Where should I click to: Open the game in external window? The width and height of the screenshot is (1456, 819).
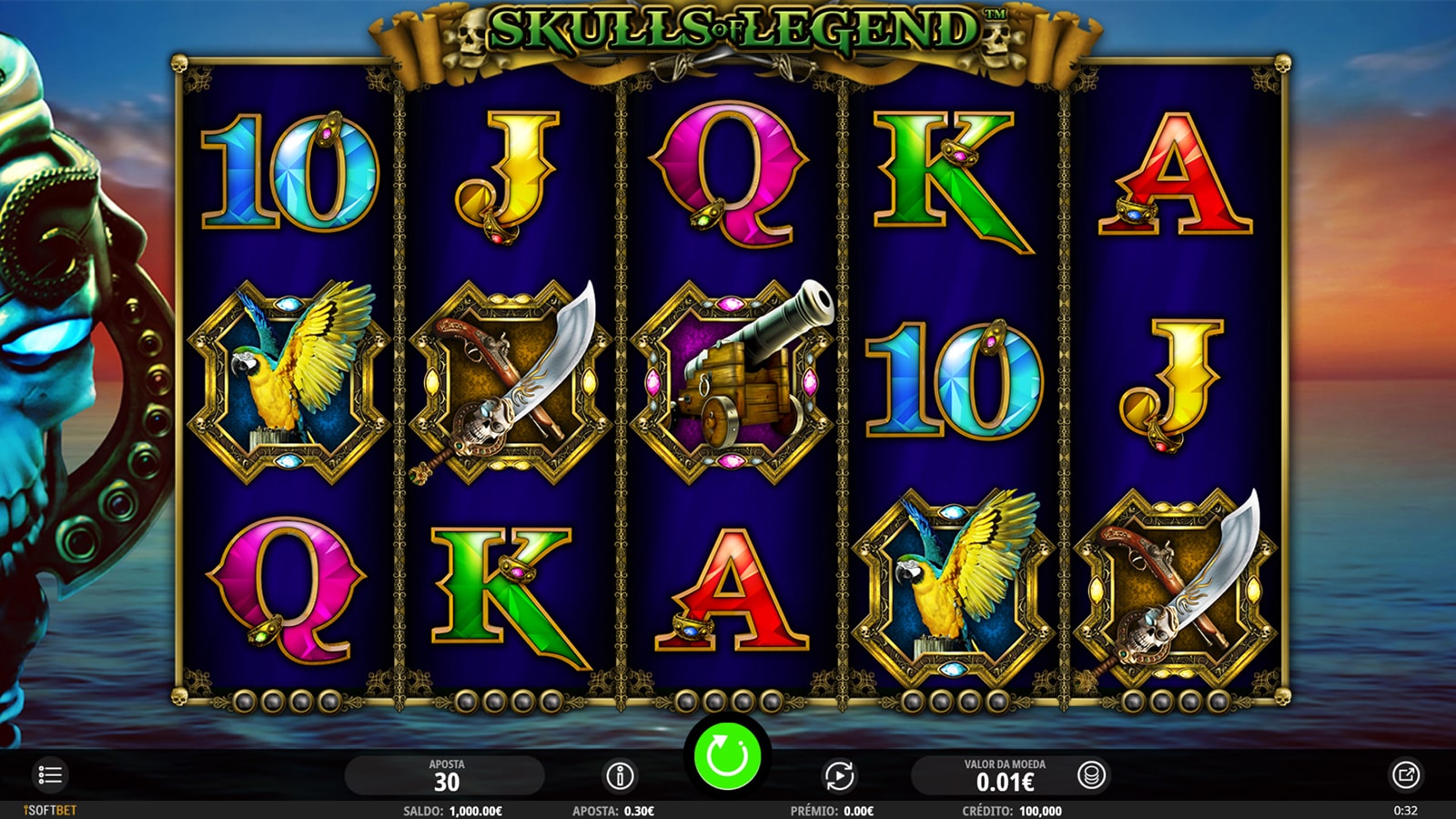[1405, 775]
